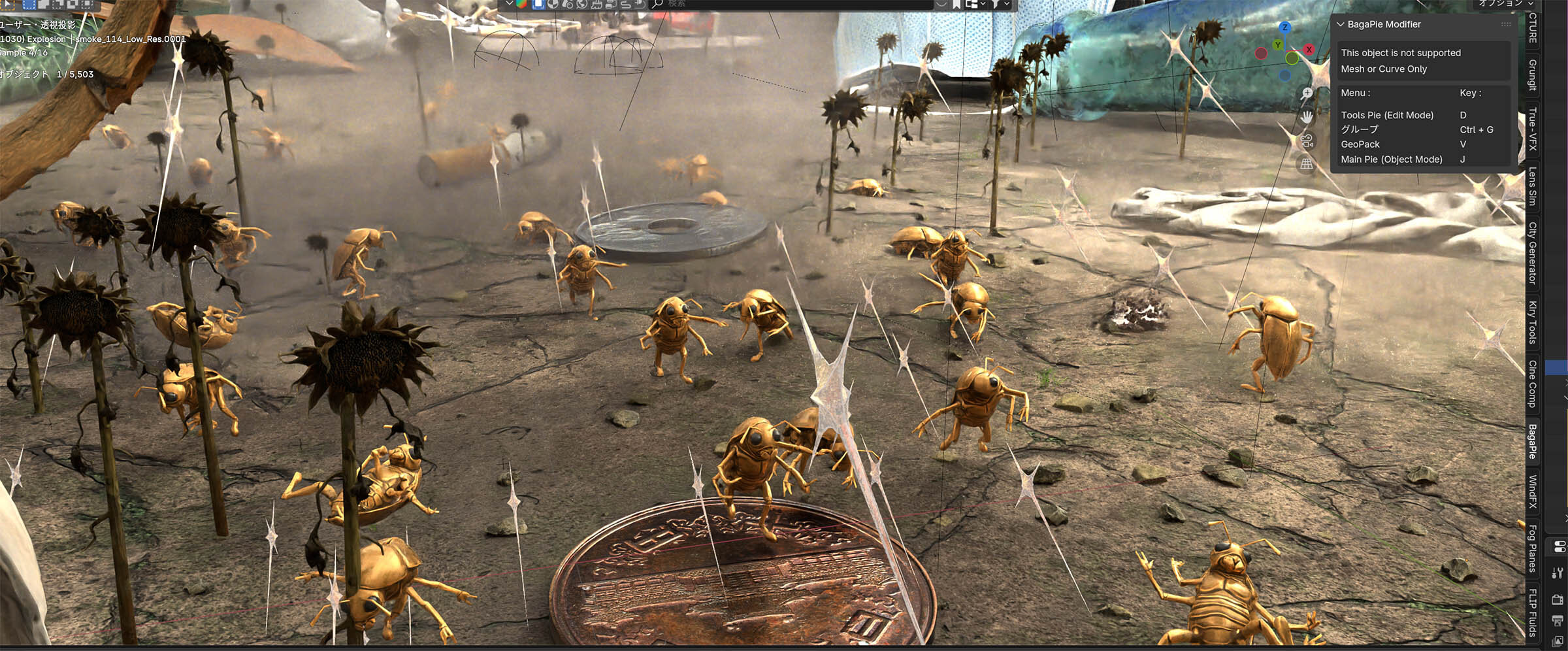
Task: Click the zoom magnifier viewport button
Action: [x=1307, y=93]
